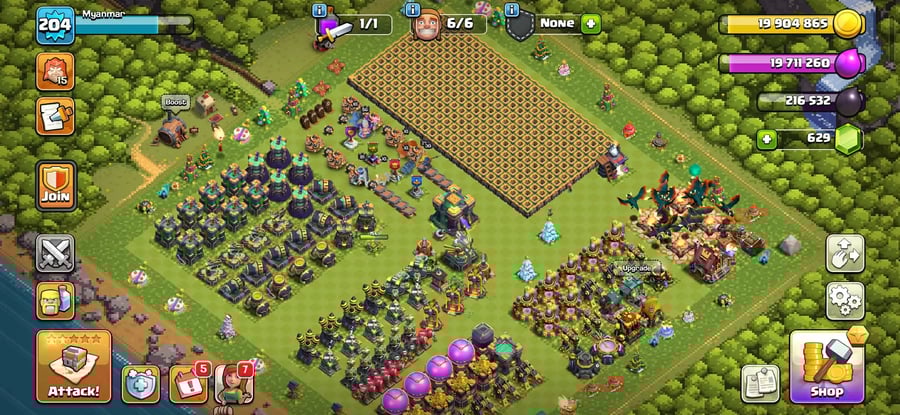Open the settings gears menu

[x=845, y=300]
